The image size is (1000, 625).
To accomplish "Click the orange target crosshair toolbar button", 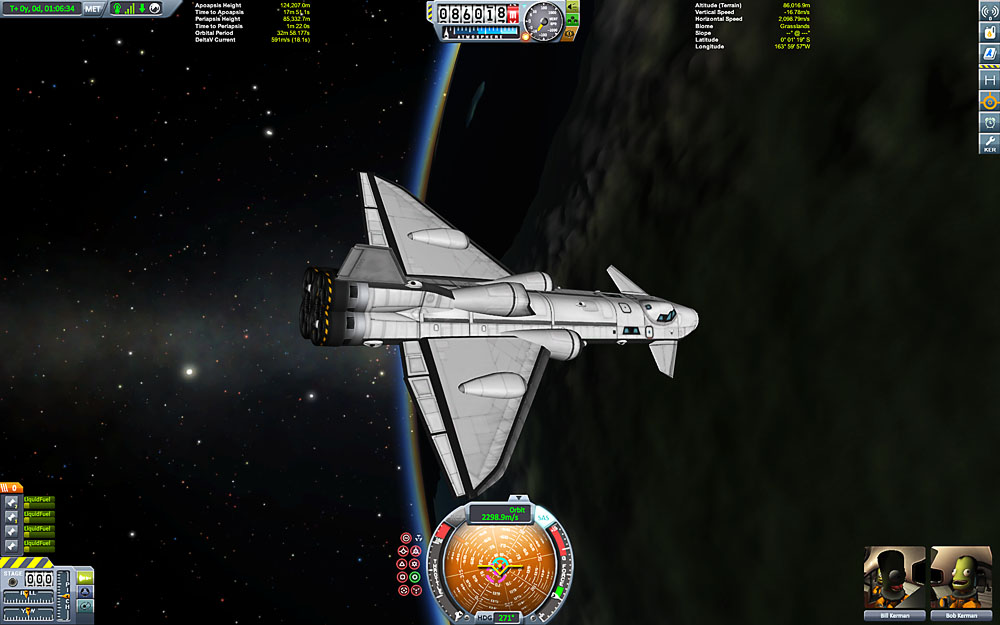I will (x=989, y=101).
